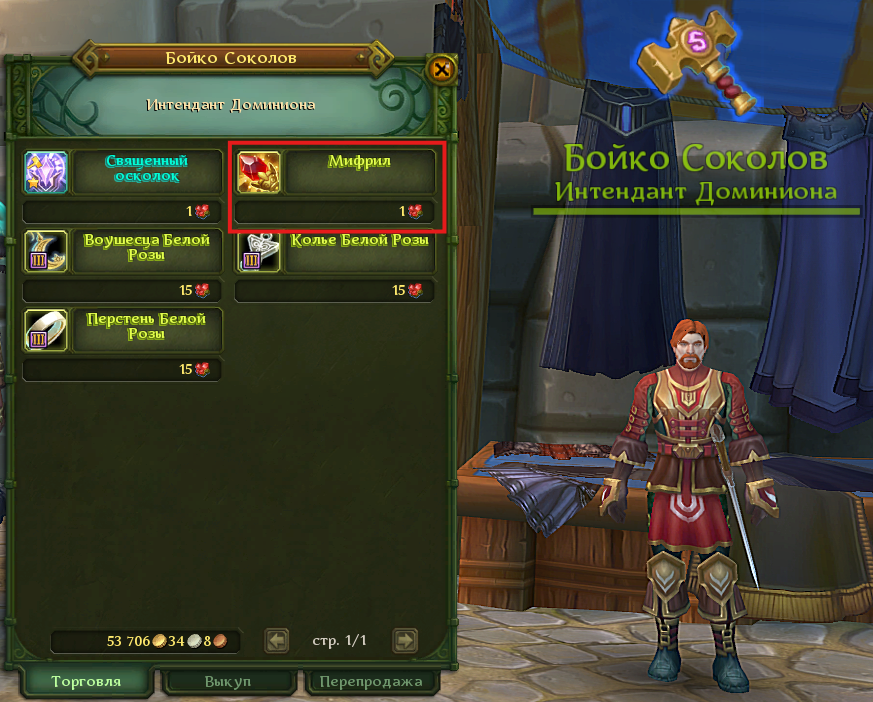The image size is (873, 702).
Task: Switch to the Торговля tab
Action: click(86, 682)
